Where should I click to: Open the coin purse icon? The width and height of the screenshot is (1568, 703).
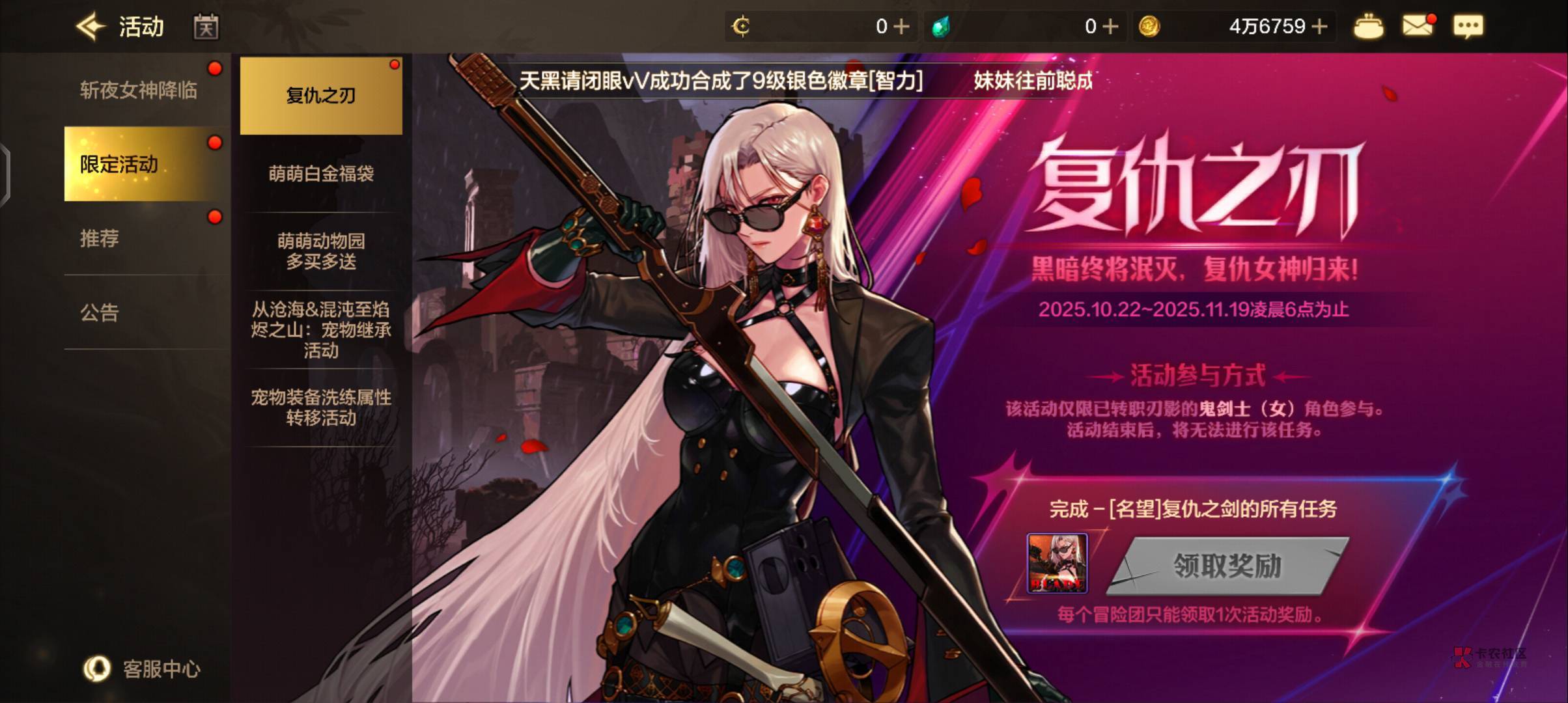[x=1368, y=27]
